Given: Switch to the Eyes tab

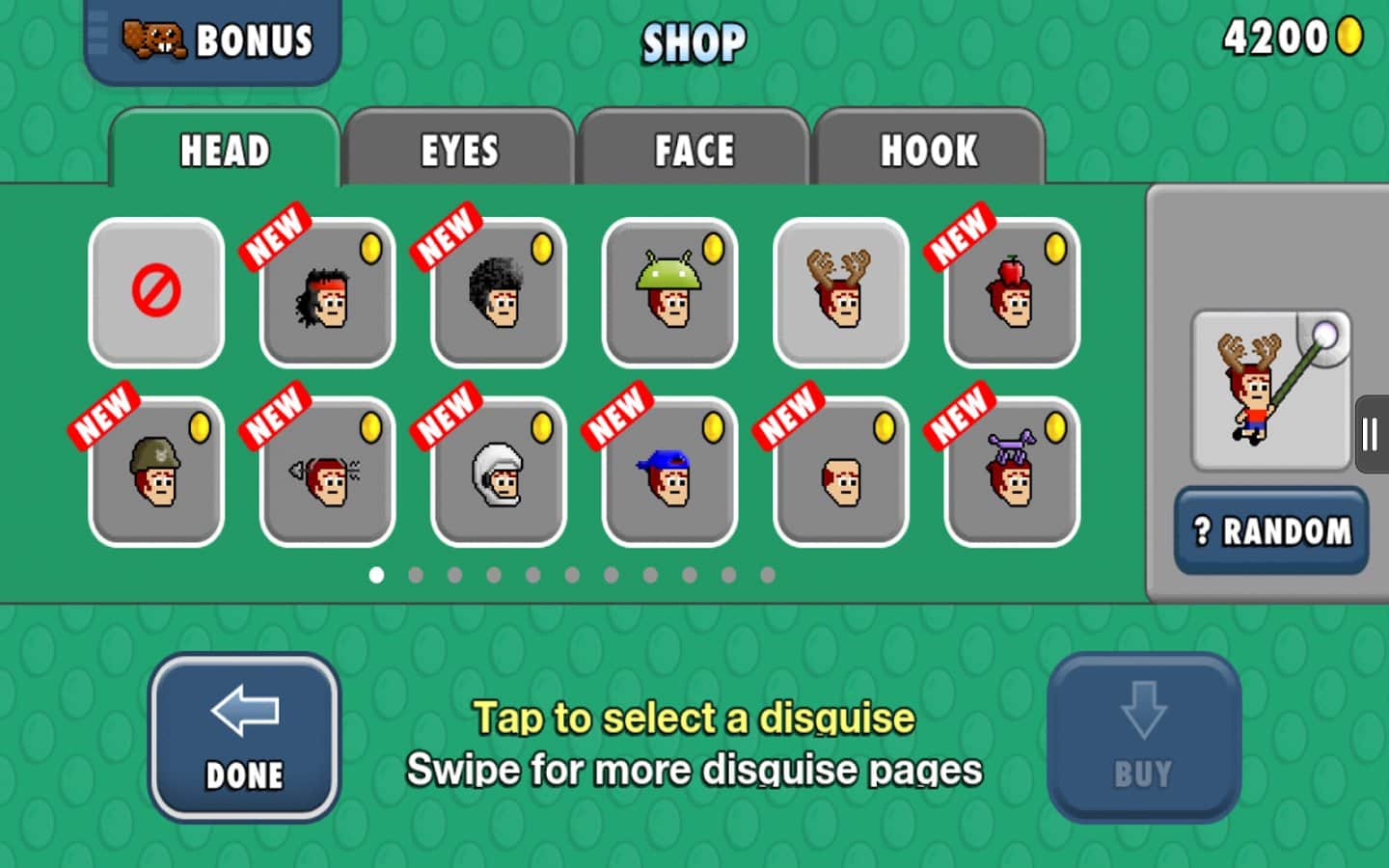Looking at the screenshot, I should (459, 149).
